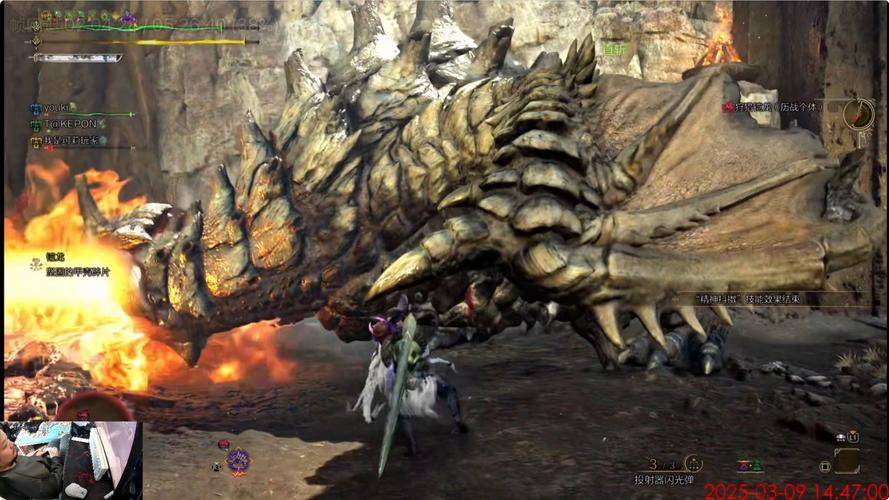Click the purple focus strike emblem icon
Screen dimensions: 889x500
point(238,461)
